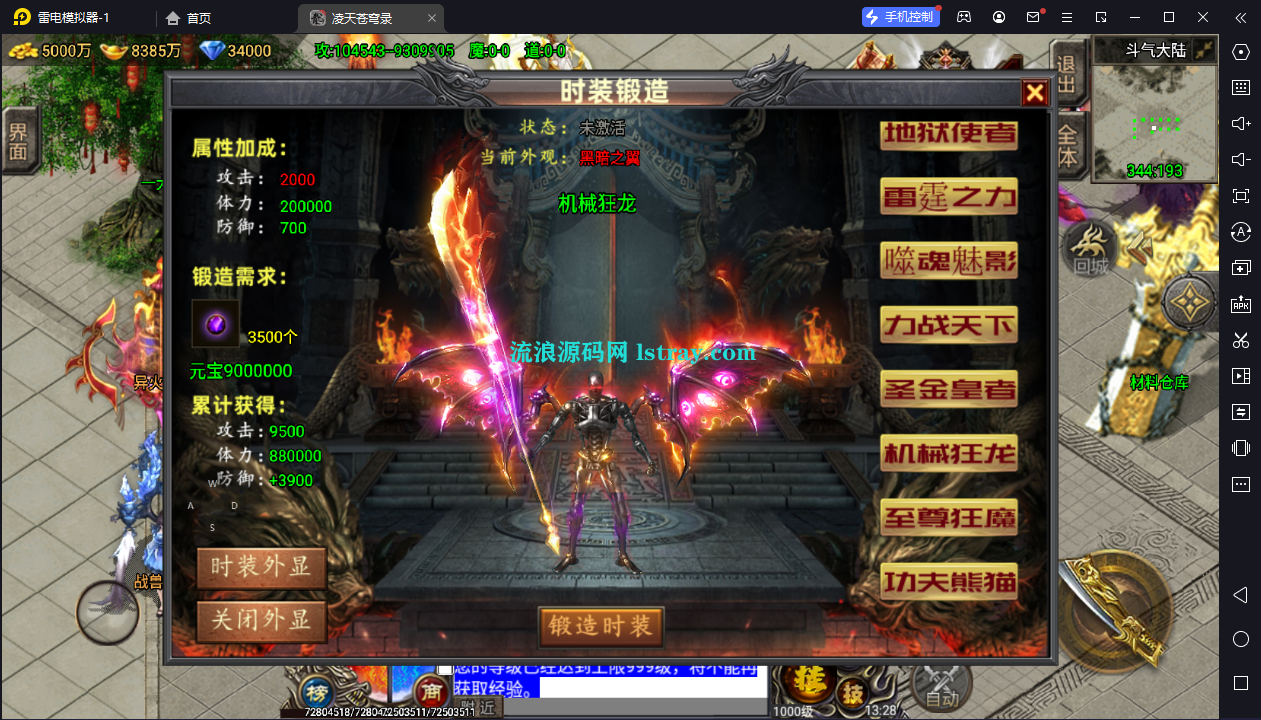Select the 力战天下 costume
Image resolution: width=1261 pixels, height=720 pixels.
click(x=948, y=324)
